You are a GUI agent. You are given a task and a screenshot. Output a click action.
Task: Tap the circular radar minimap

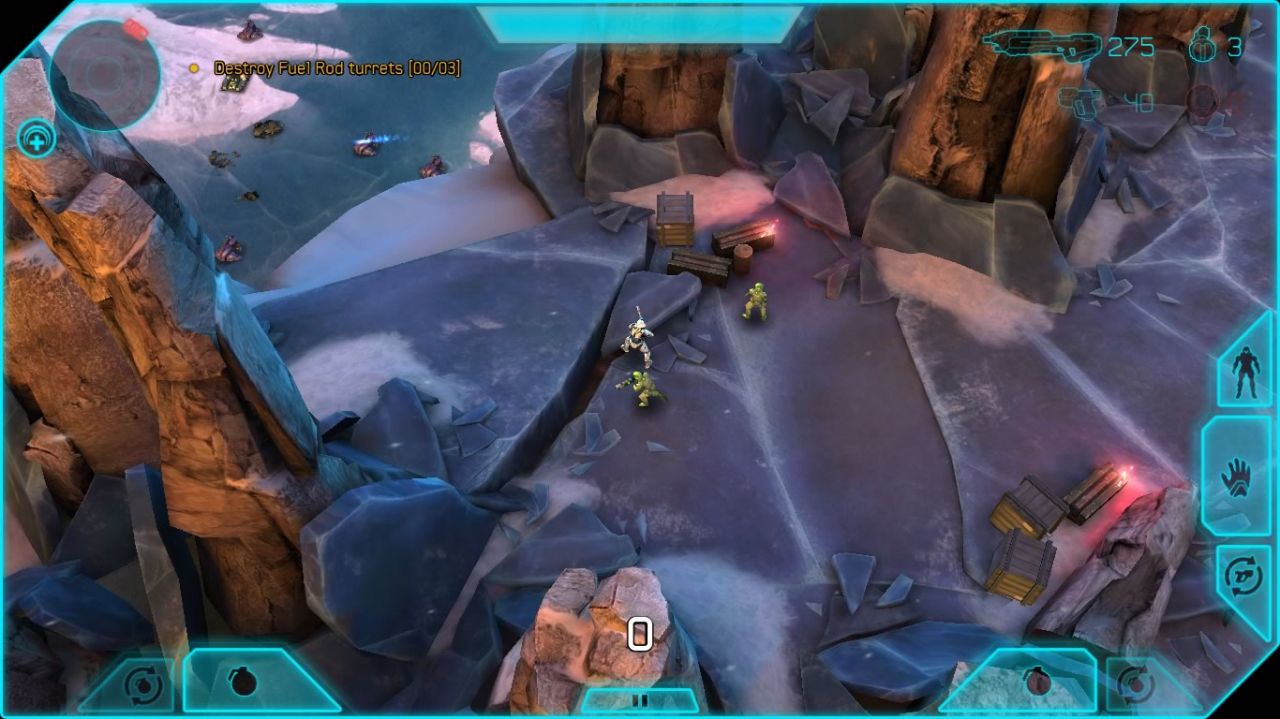coord(105,72)
